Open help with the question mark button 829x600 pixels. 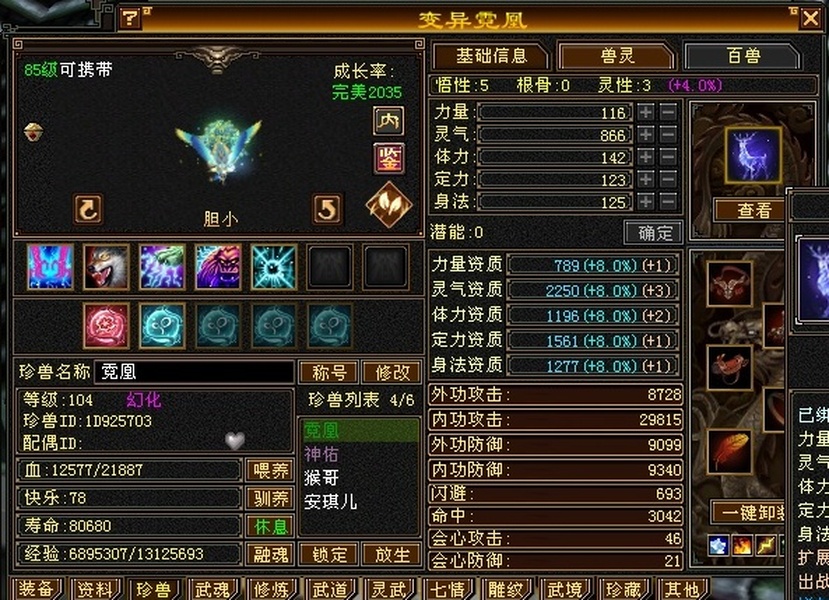point(130,18)
